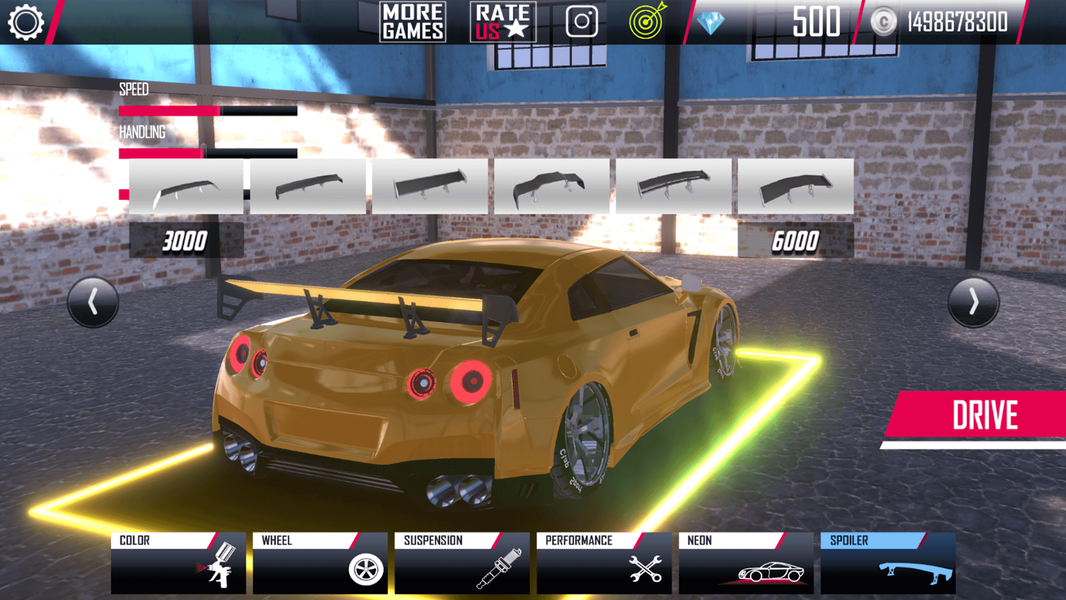
Task: Open the settings gear icon
Action: click(26, 22)
